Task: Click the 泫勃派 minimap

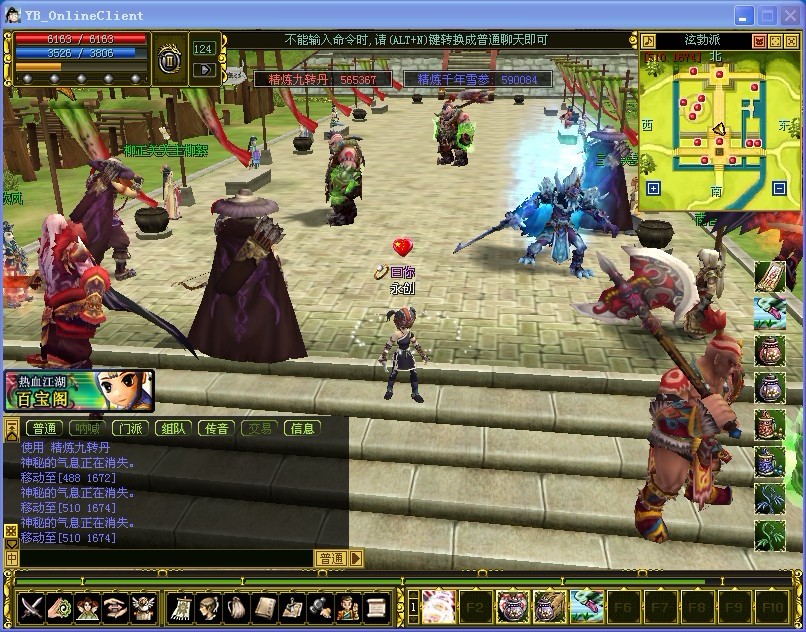Action: click(716, 128)
